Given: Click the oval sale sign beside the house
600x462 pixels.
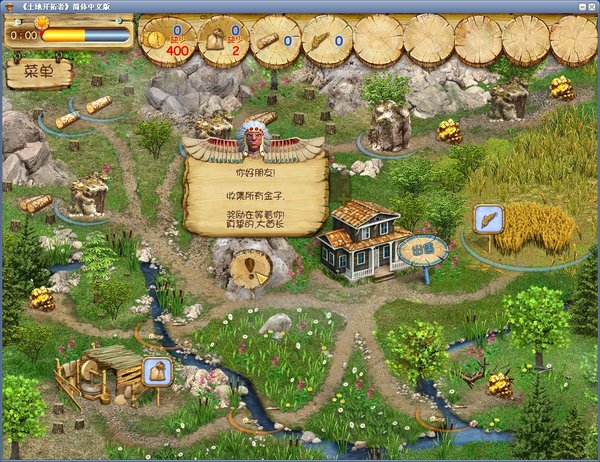Looking at the screenshot, I should (x=421, y=248).
